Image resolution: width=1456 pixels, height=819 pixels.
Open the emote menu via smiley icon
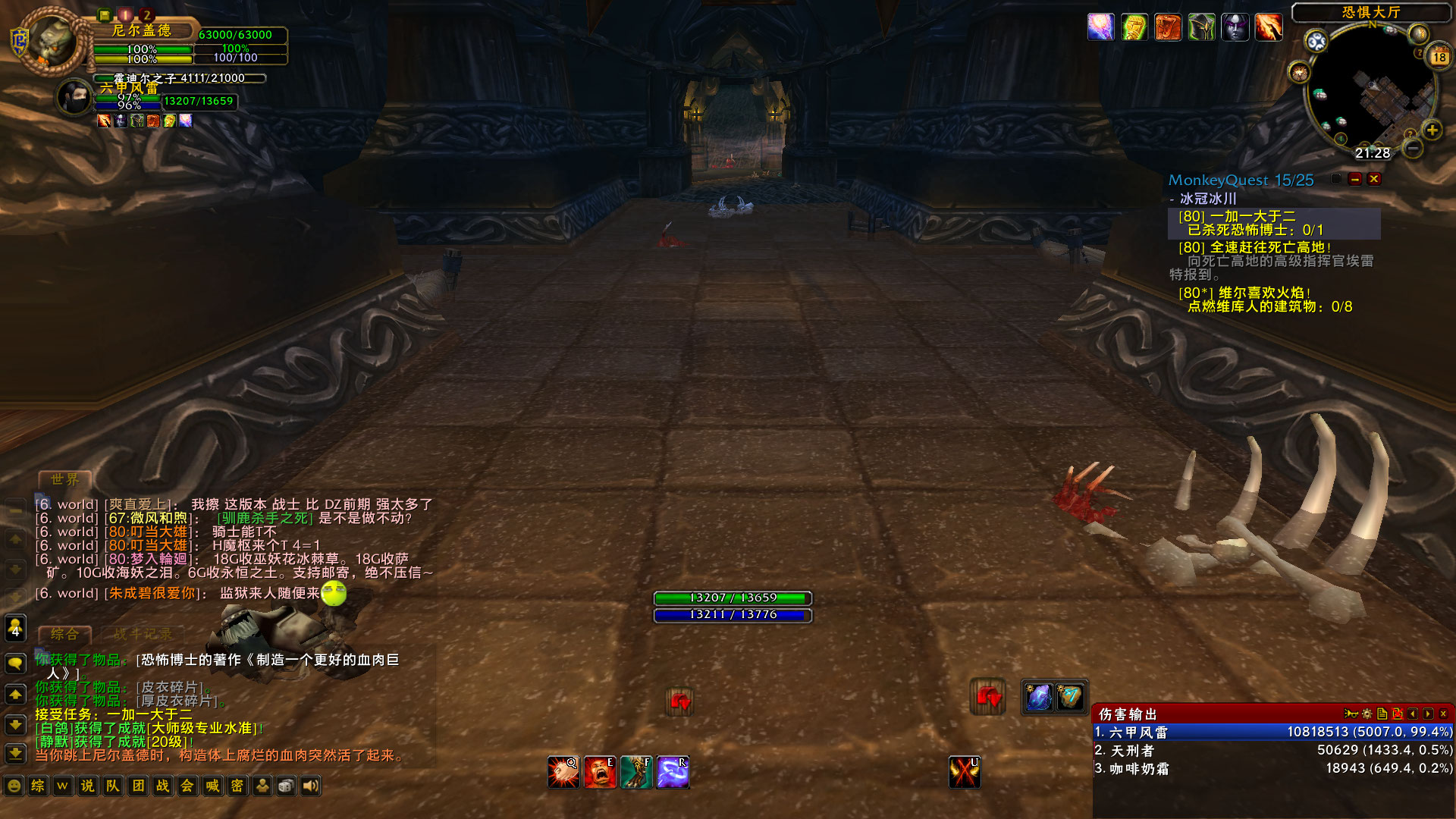click(x=13, y=786)
